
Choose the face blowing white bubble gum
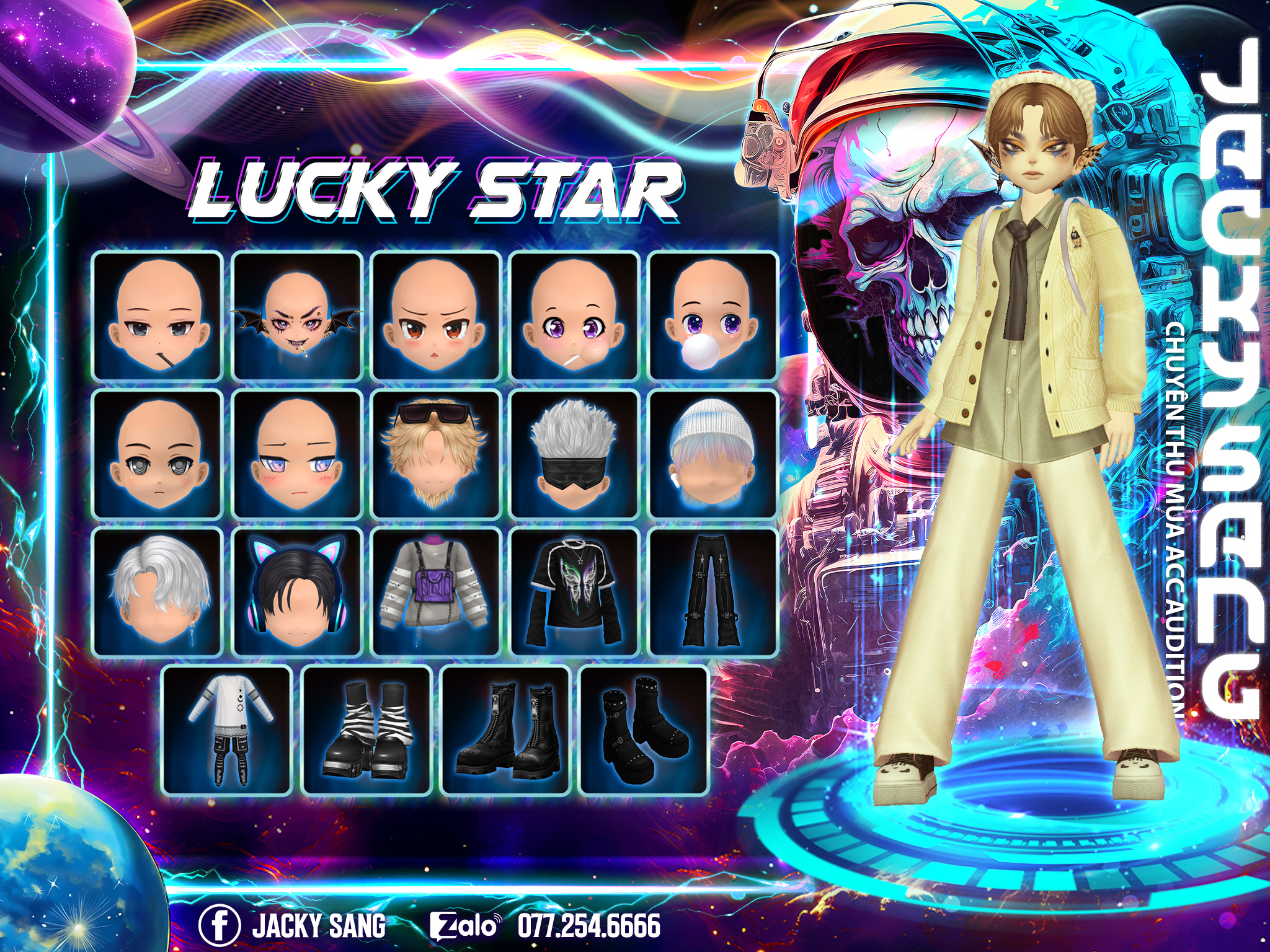coord(713,316)
